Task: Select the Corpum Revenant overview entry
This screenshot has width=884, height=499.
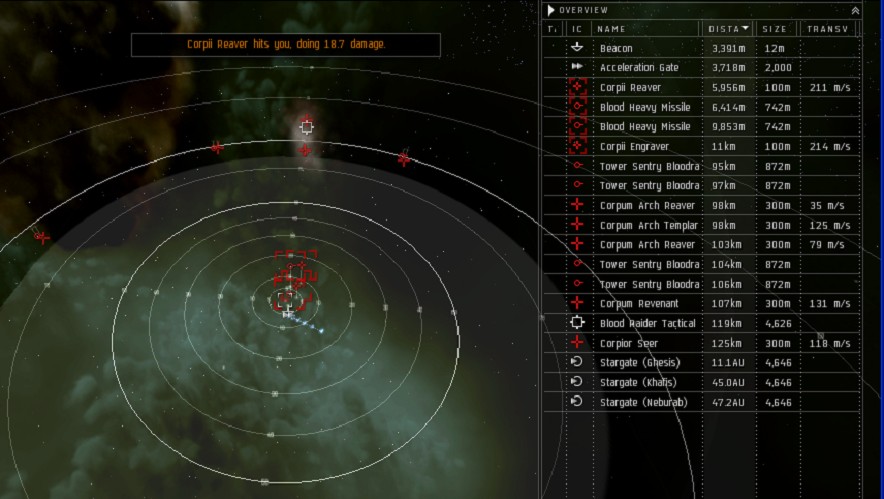Action: click(639, 303)
